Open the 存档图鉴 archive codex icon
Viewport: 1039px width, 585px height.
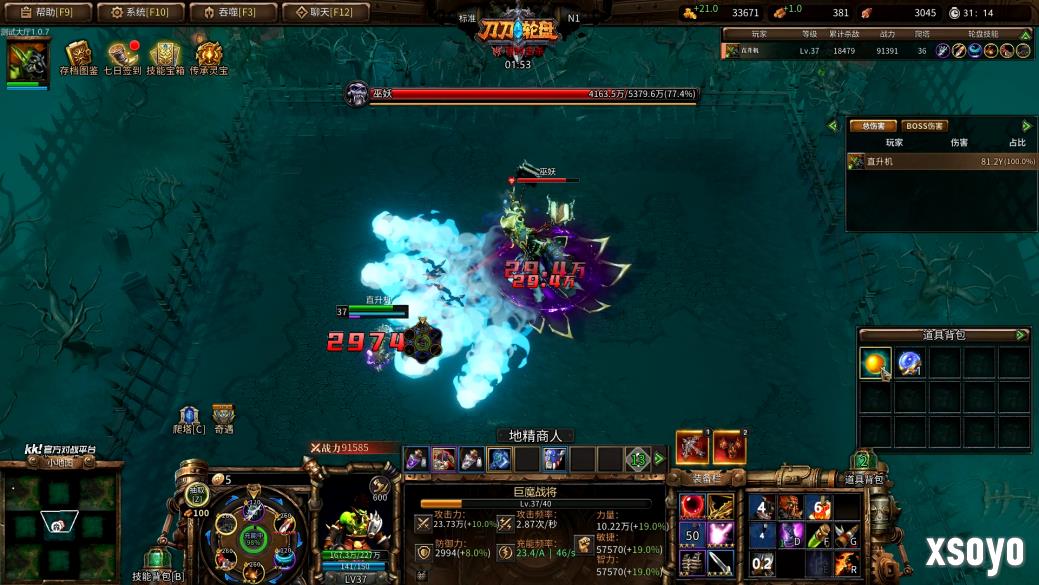click(x=78, y=56)
